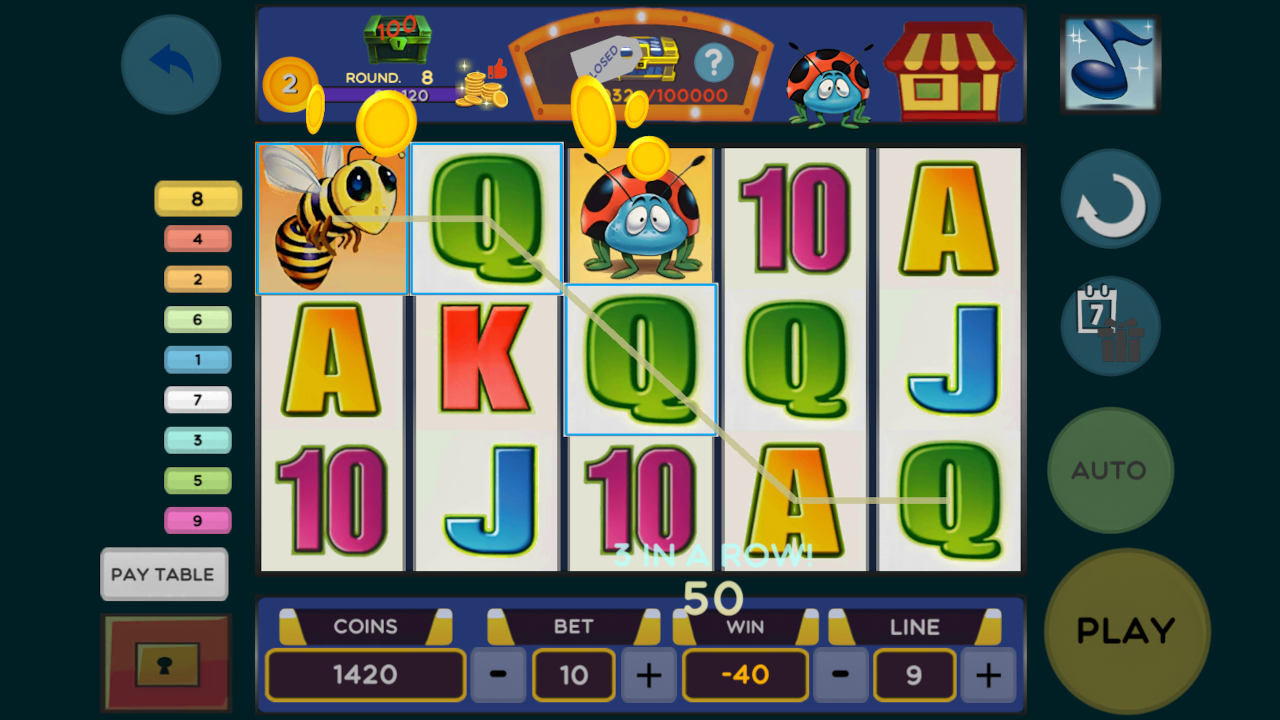Image resolution: width=1280 pixels, height=720 pixels.
Task: Open the PAY TABLE
Action: 164,574
